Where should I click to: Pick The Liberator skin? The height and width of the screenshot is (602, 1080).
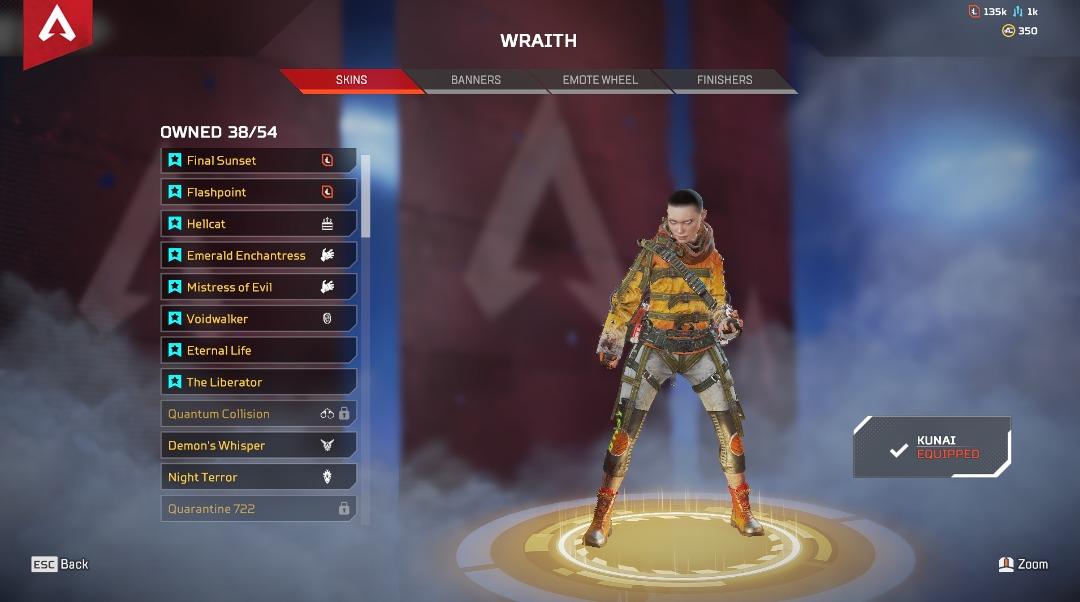tap(258, 382)
